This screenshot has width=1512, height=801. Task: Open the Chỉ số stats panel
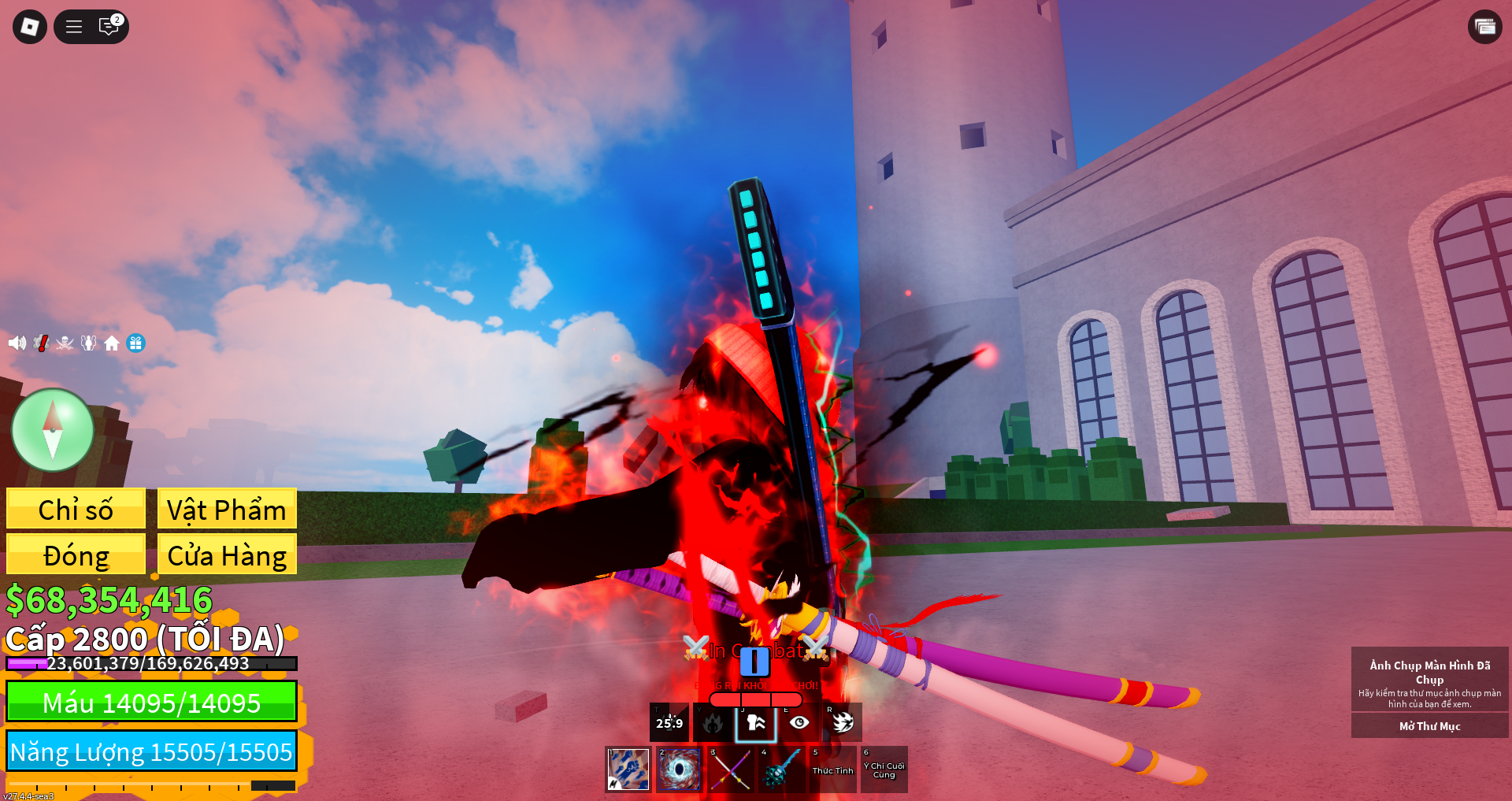76,509
